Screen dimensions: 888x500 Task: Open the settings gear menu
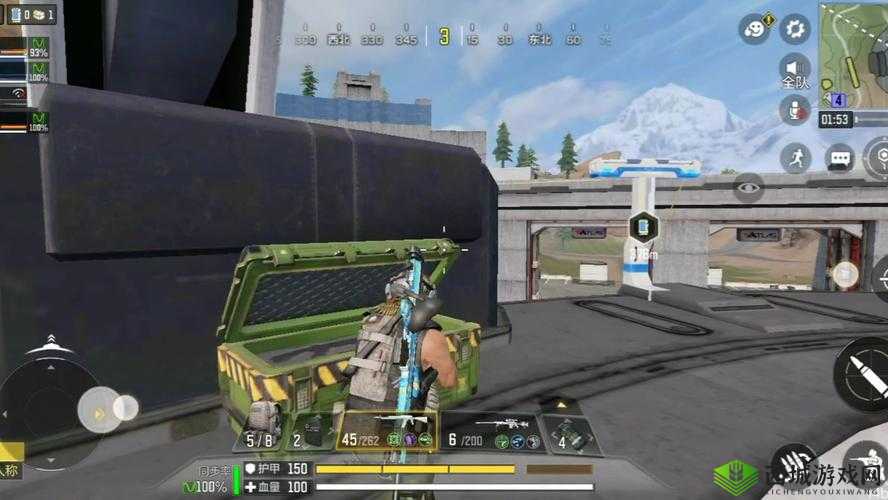pyautogui.click(x=795, y=27)
